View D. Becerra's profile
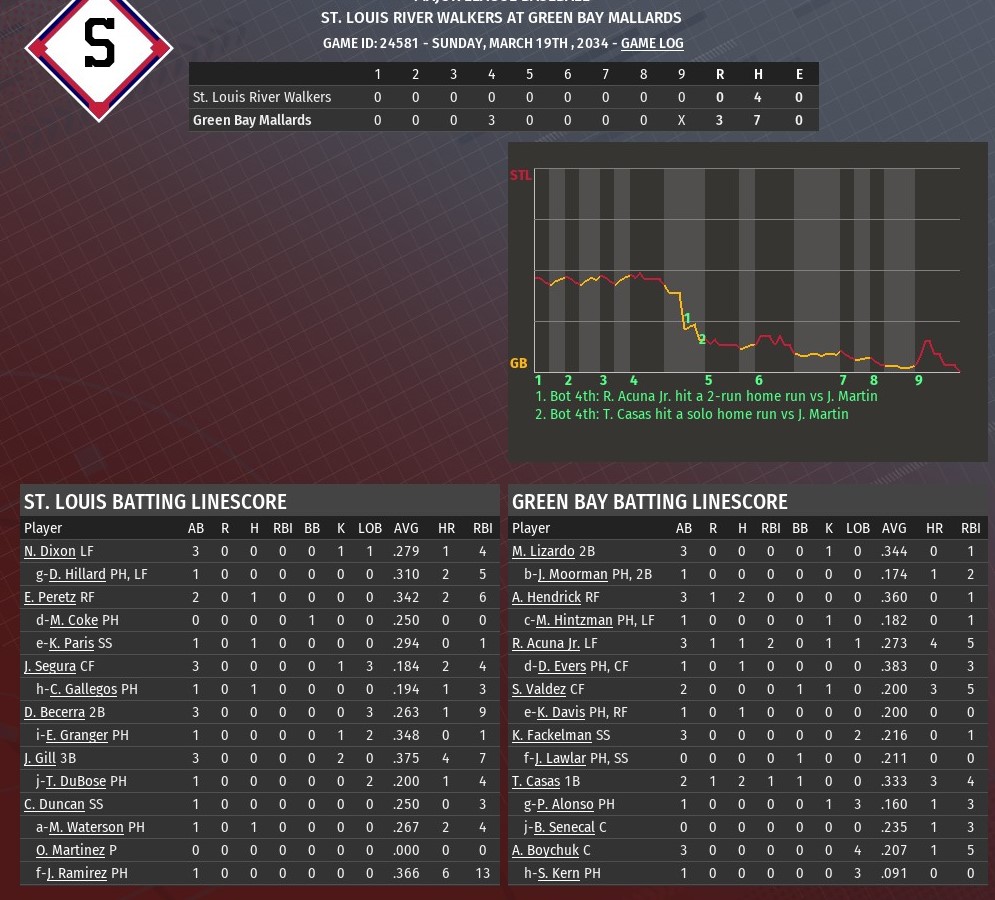 (x=54, y=712)
